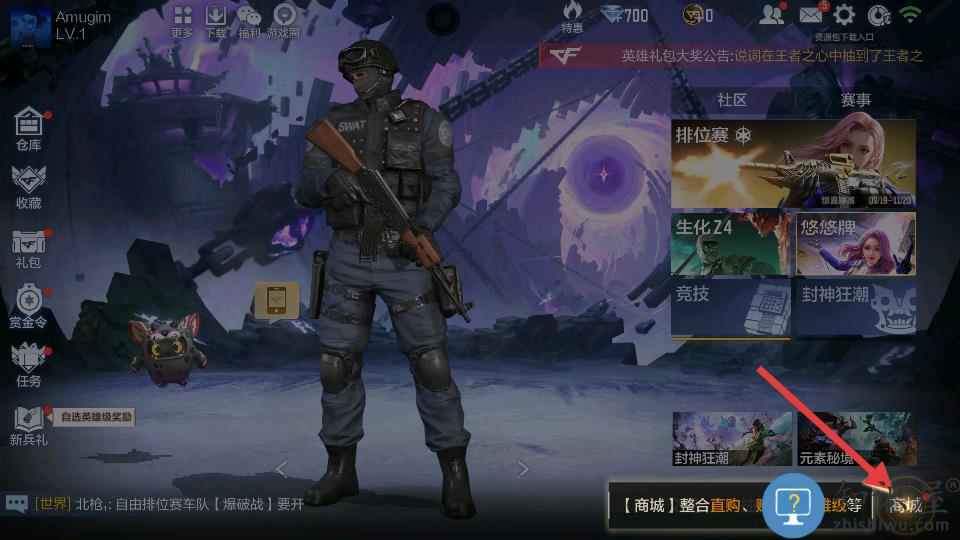
Task: Open the 礼包 gift pack menu
Action: pos(29,248)
